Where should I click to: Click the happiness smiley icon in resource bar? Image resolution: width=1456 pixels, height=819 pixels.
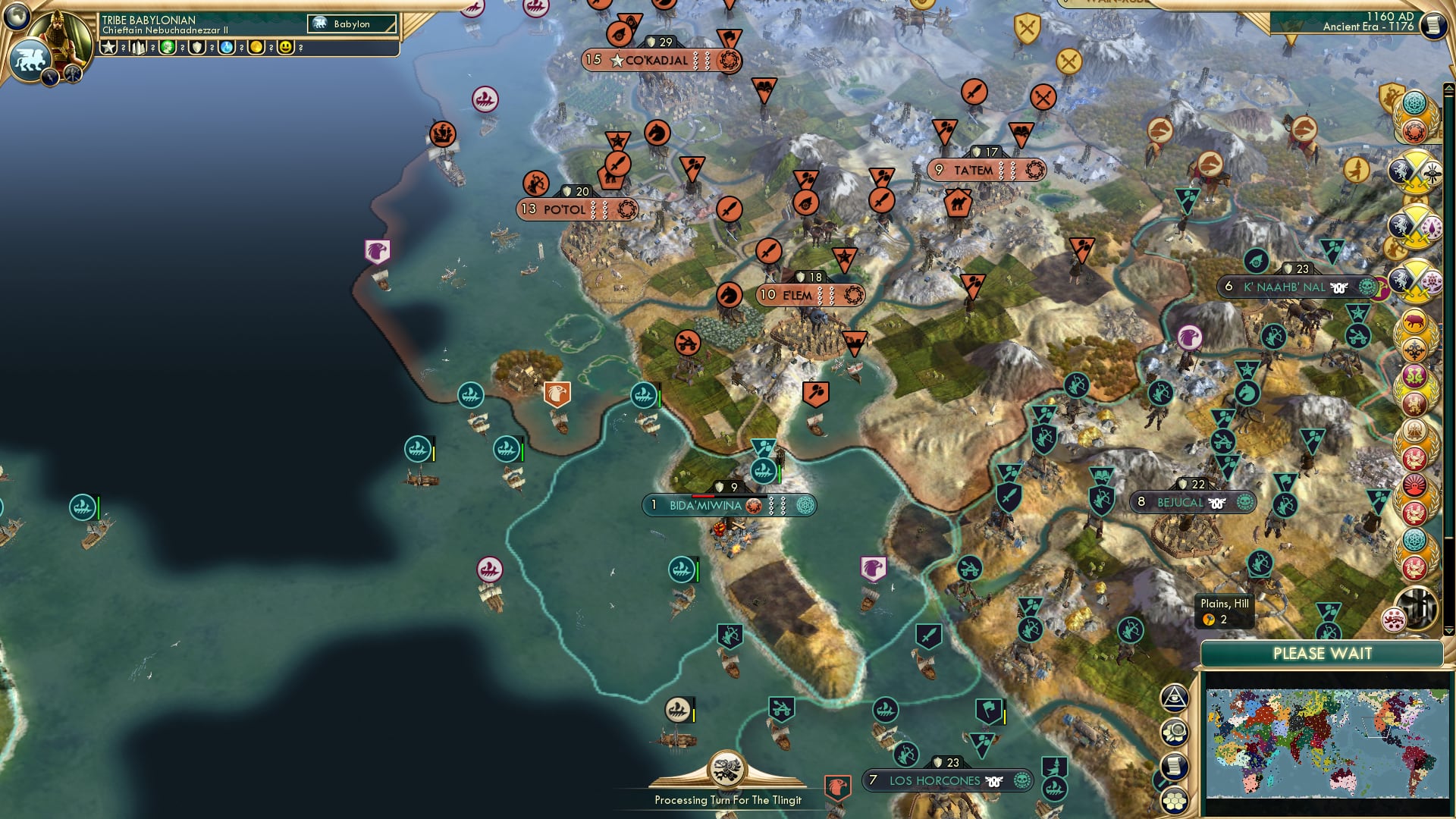point(286,48)
